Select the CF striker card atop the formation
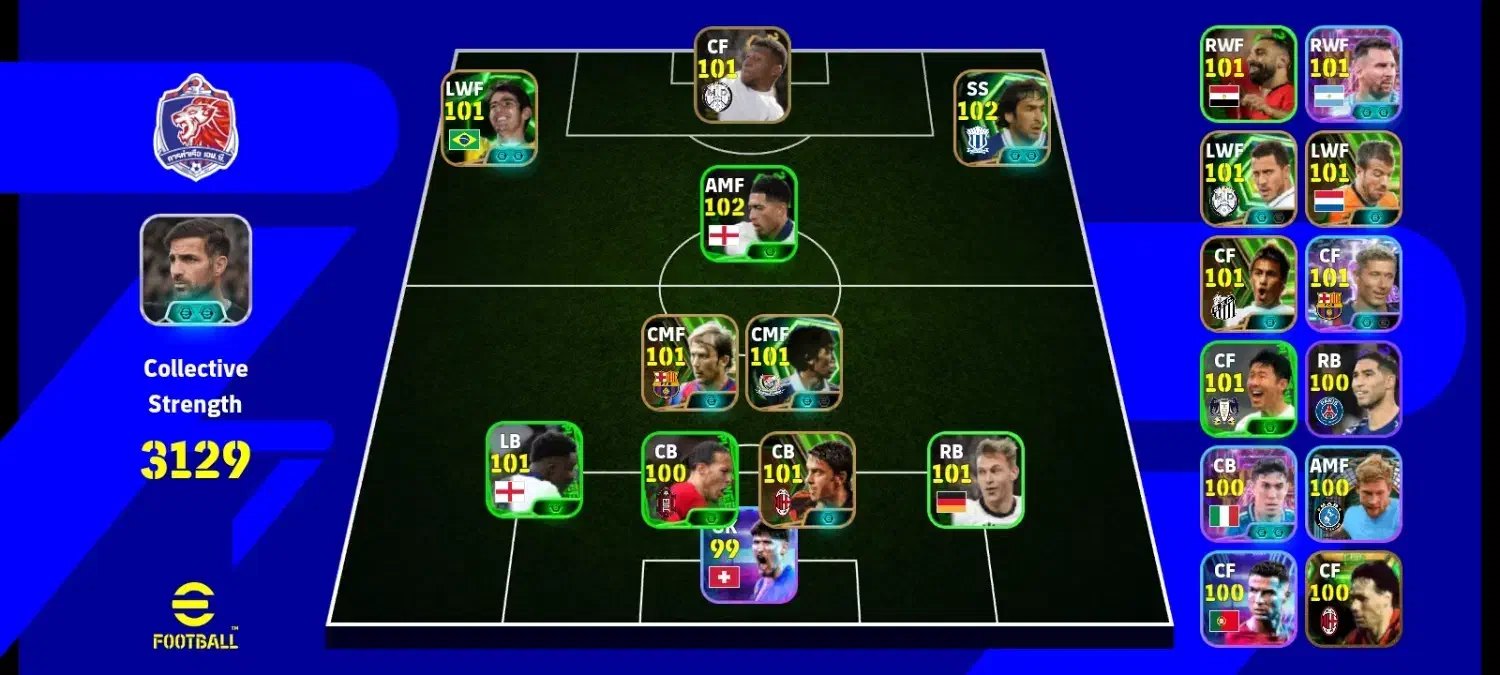Image resolution: width=1500 pixels, height=675 pixels. 742,75
